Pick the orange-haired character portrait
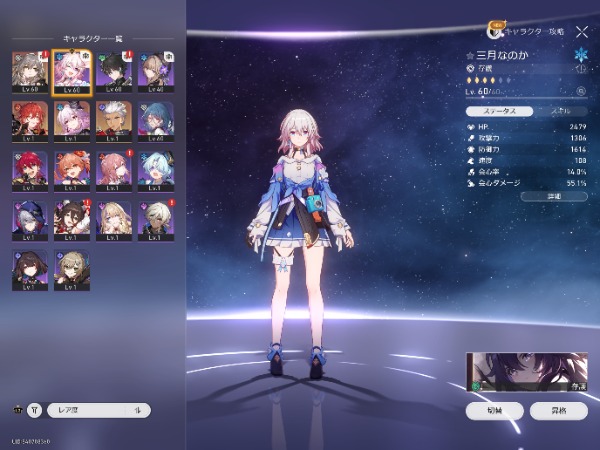The image size is (600, 450). 72,170
